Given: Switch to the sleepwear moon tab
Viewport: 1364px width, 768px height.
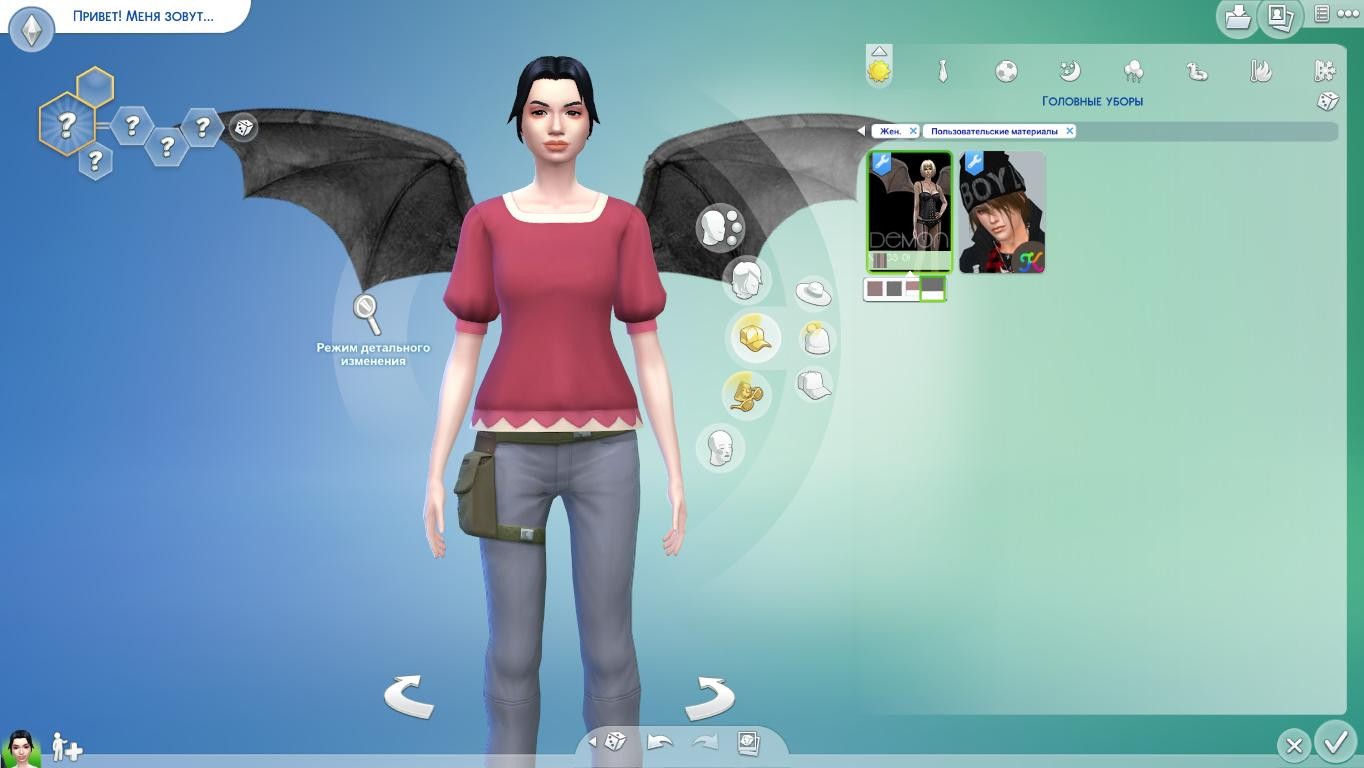Looking at the screenshot, I should tap(1070, 71).
